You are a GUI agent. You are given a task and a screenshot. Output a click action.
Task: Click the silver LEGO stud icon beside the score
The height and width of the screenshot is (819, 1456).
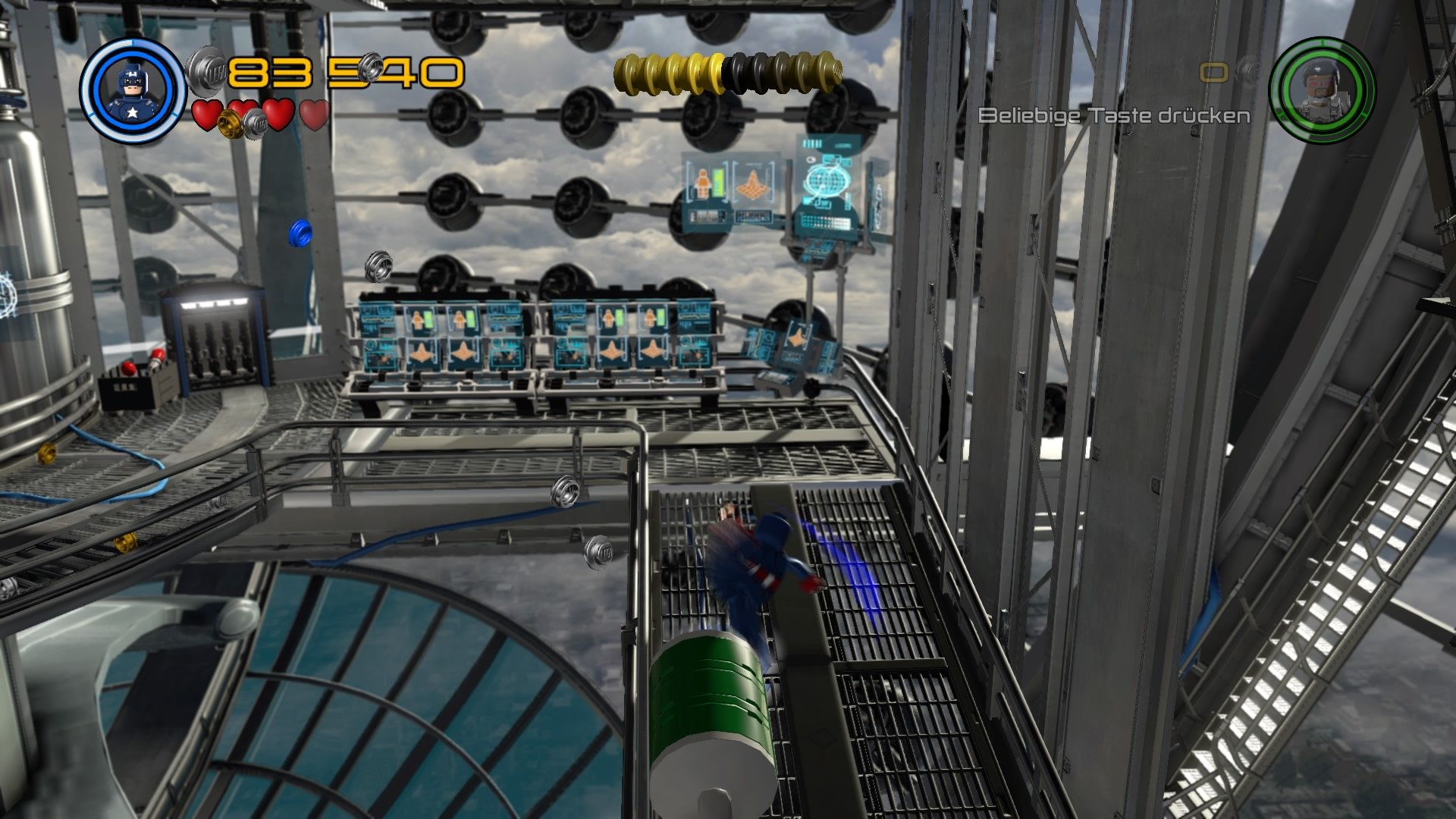point(203,71)
